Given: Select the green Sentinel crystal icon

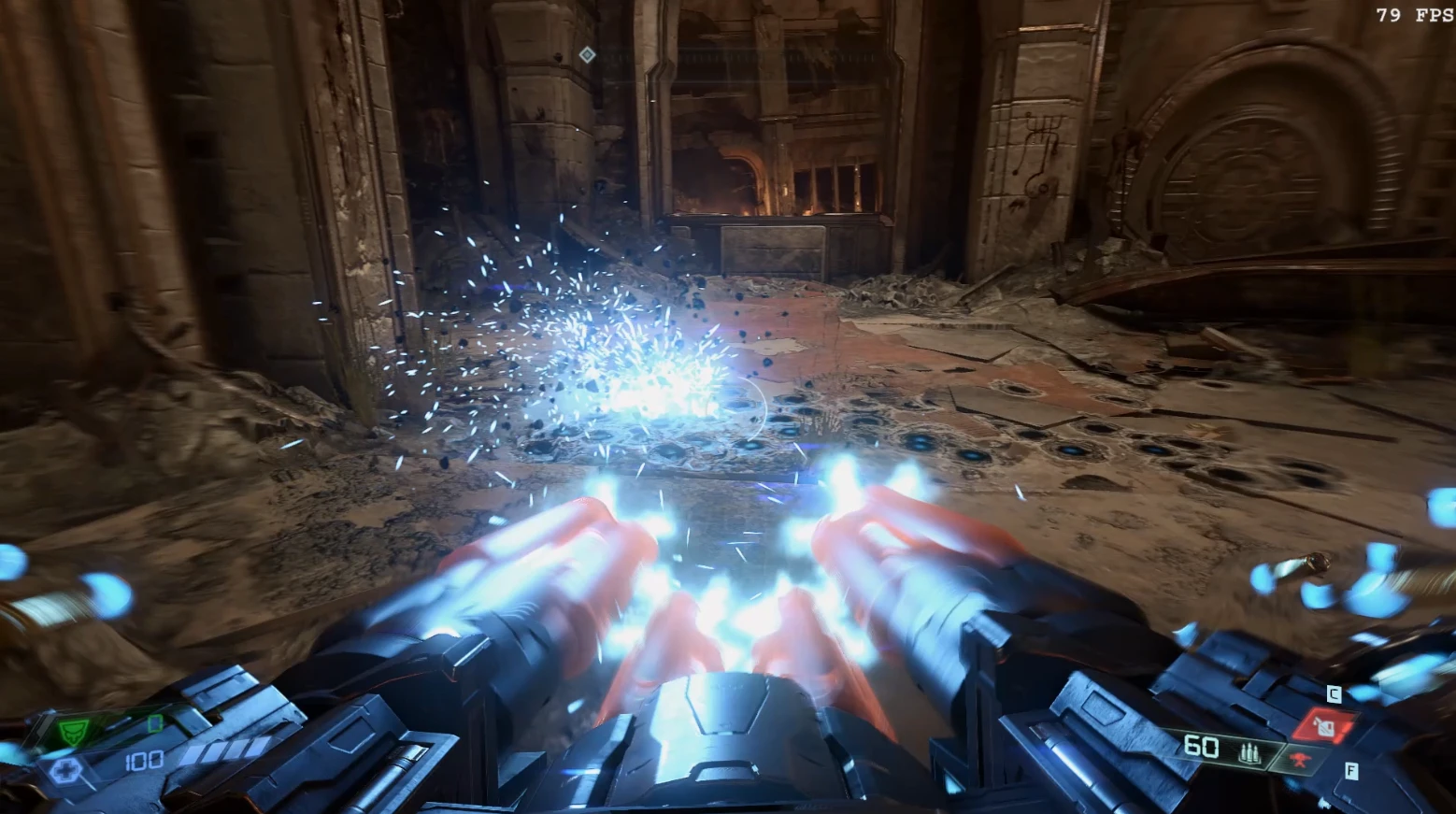Looking at the screenshot, I should (x=75, y=729).
